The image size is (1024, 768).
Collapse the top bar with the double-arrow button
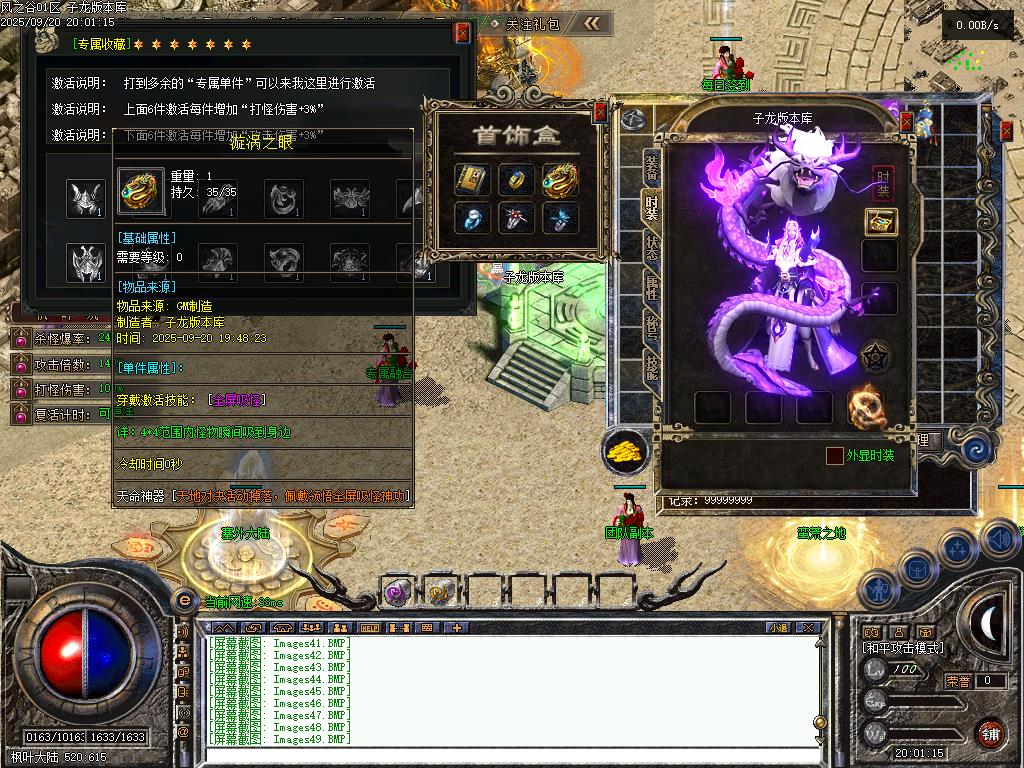592,23
